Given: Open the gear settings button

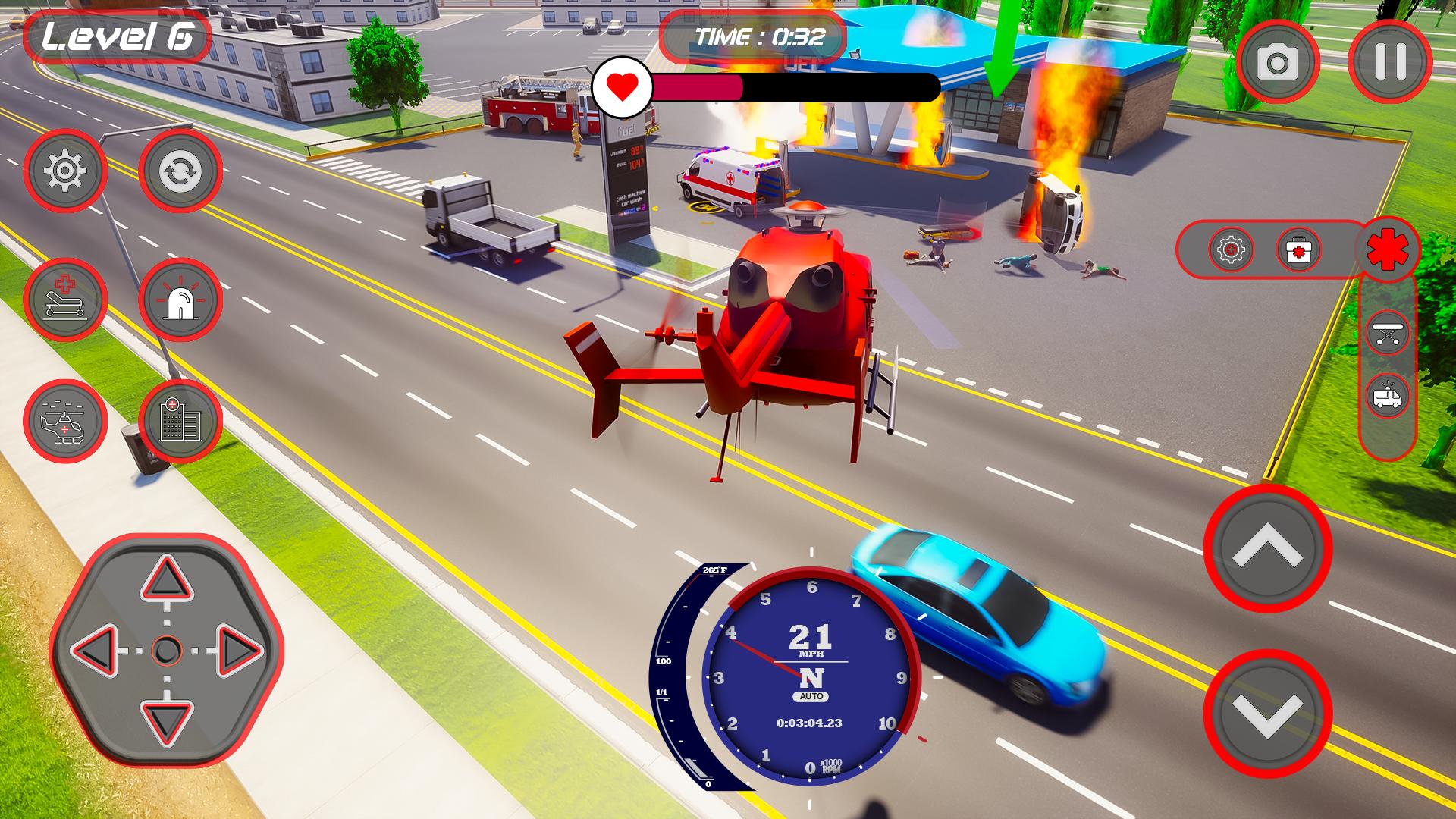Looking at the screenshot, I should pyautogui.click(x=65, y=171).
